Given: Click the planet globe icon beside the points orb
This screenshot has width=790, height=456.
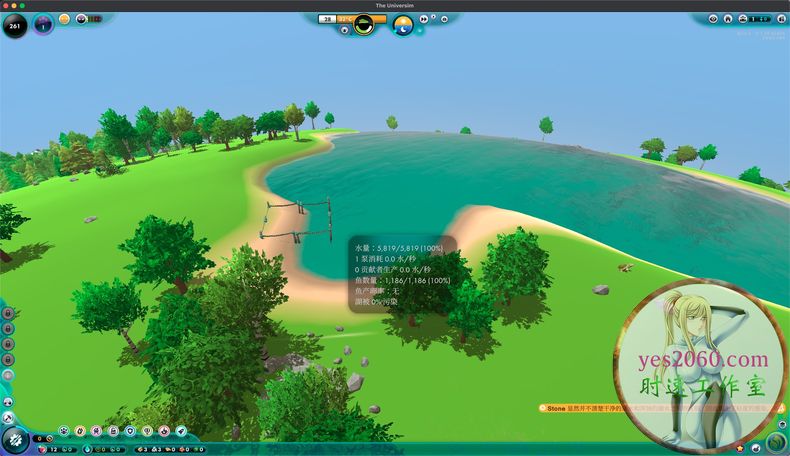Looking at the screenshot, I should tap(43, 24).
